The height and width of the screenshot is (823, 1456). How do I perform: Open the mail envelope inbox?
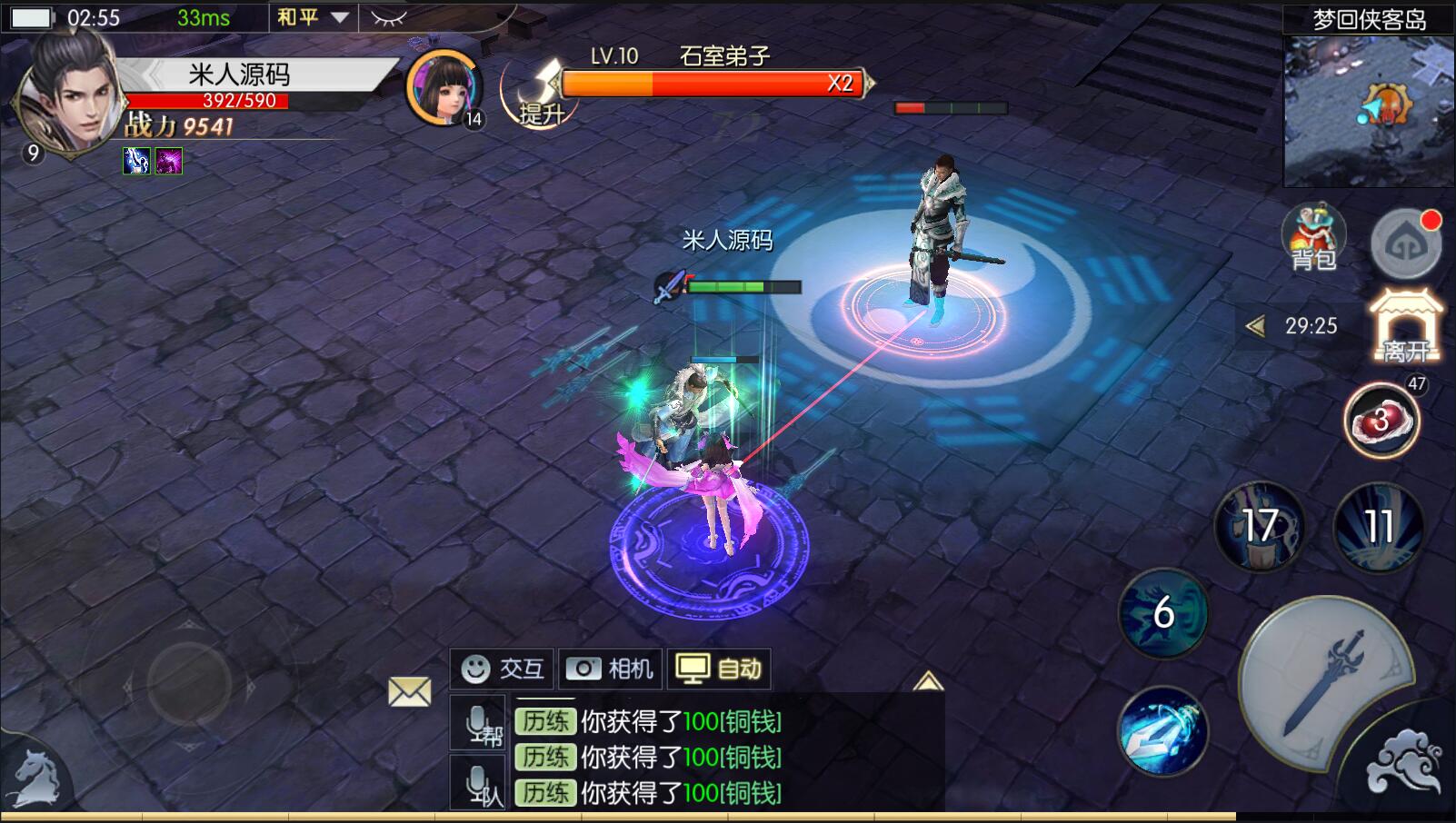pyautogui.click(x=410, y=692)
